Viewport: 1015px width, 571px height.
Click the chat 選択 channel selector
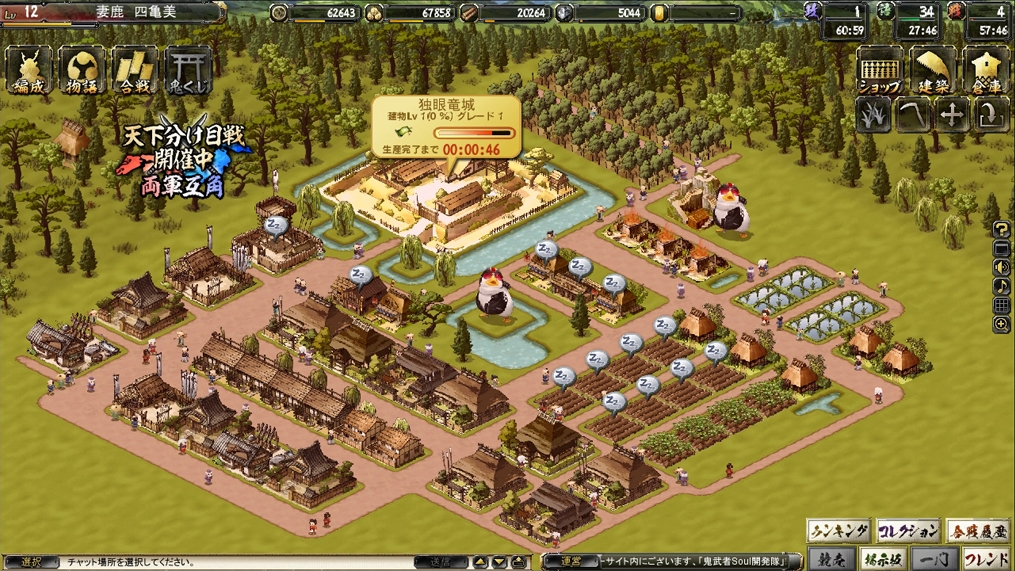tap(30, 562)
